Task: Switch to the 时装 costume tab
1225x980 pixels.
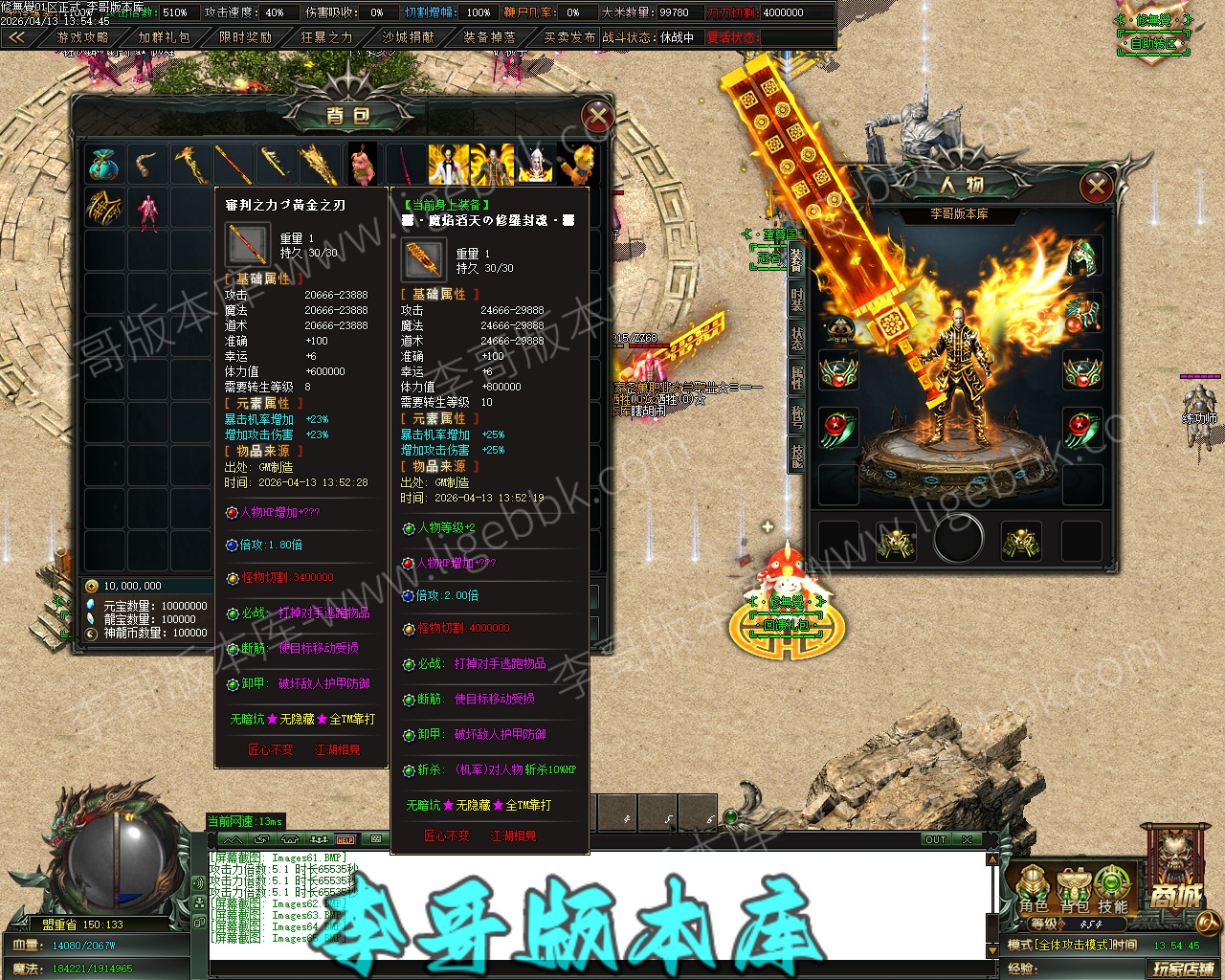Action: pyautogui.click(x=796, y=299)
